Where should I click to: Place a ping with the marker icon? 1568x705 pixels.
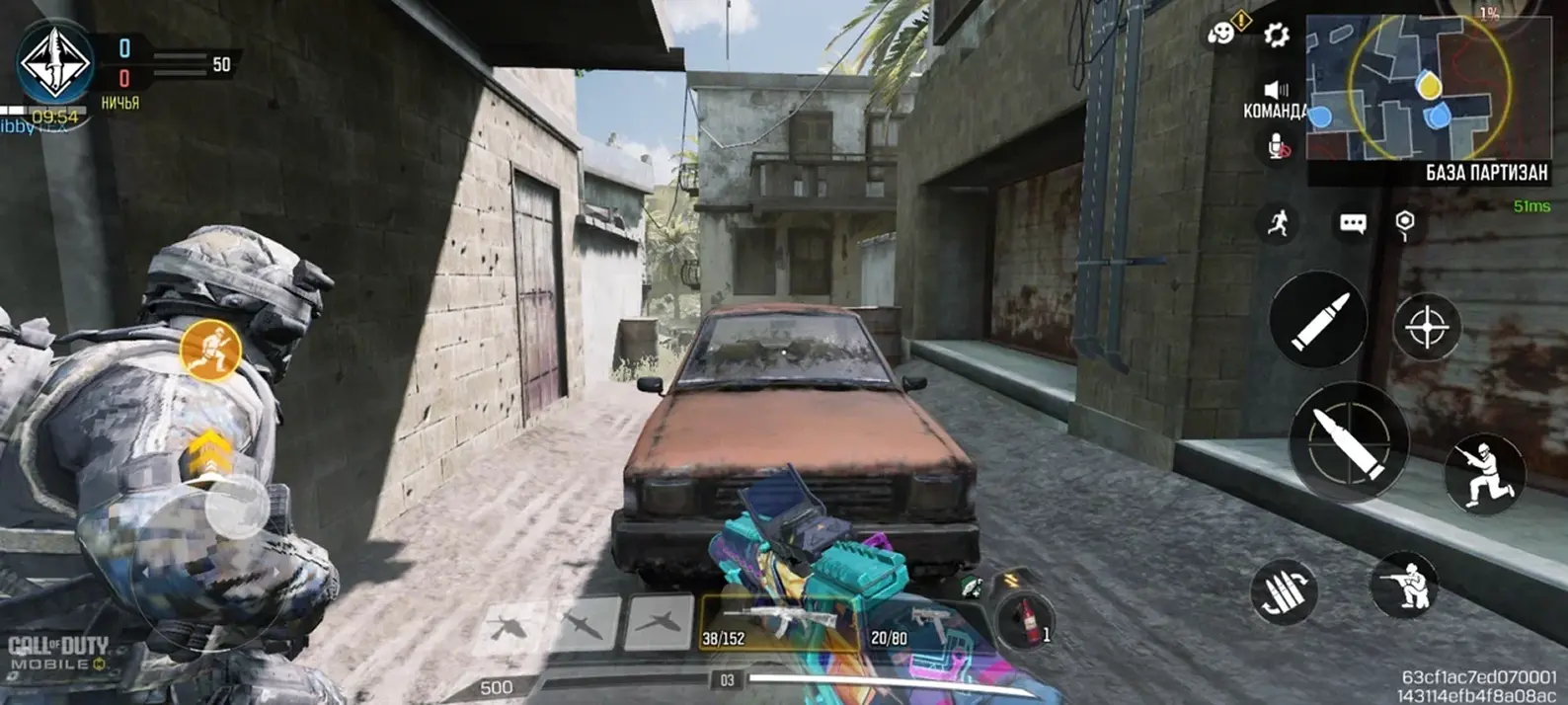click(1405, 224)
